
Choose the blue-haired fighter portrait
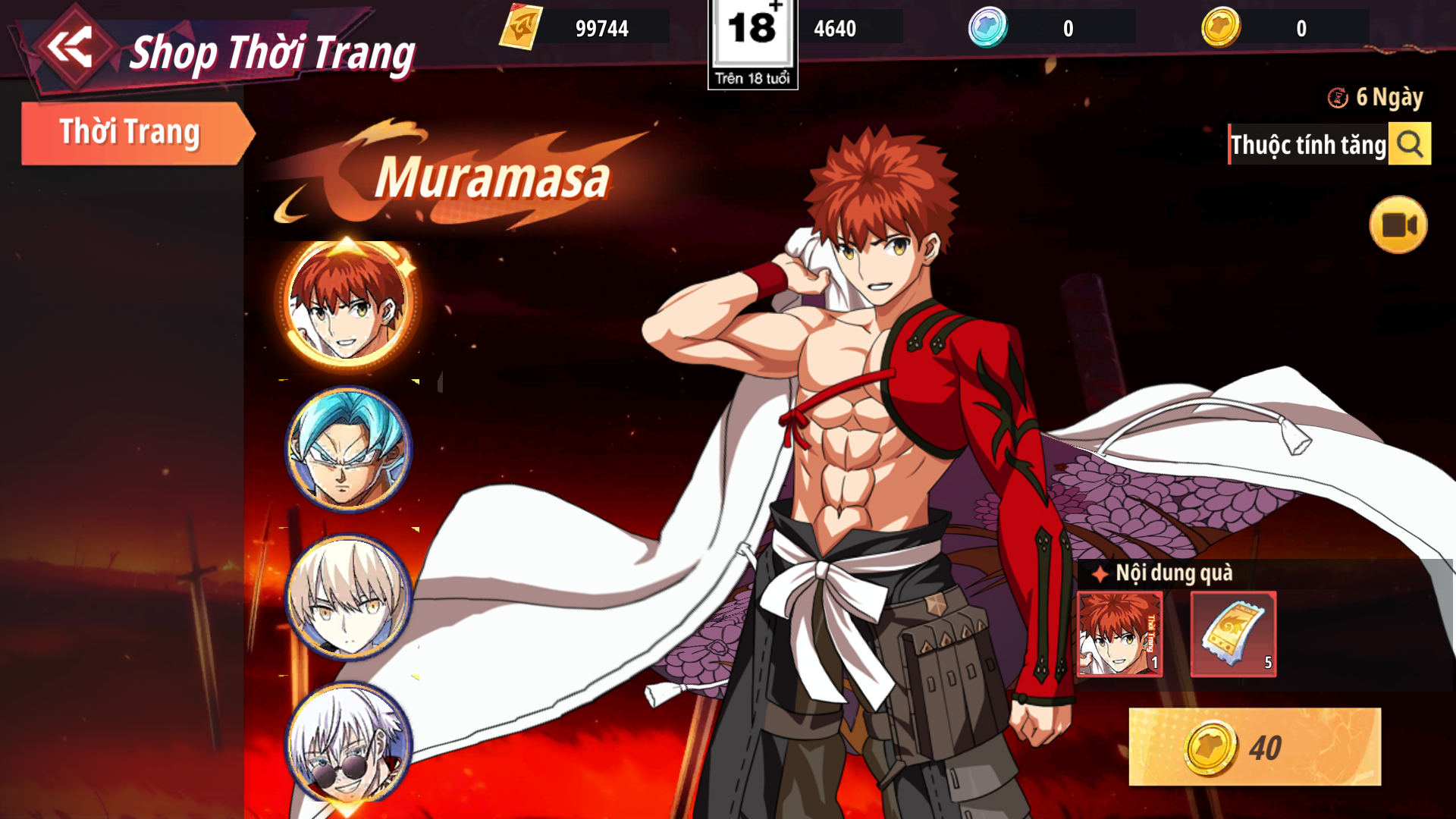click(348, 449)
